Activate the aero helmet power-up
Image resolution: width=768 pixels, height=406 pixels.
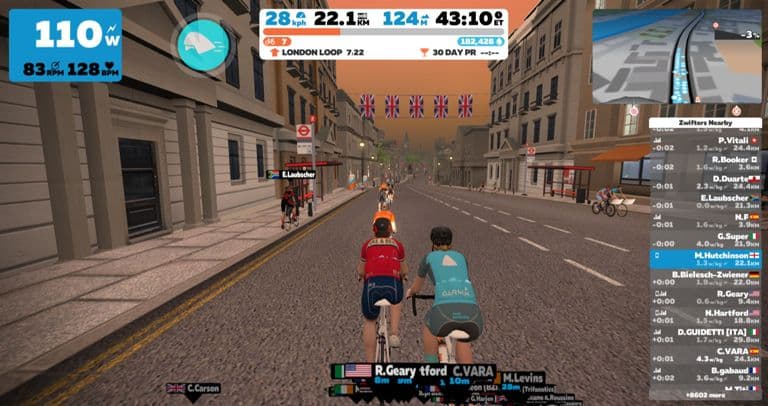tap(204, 44)
